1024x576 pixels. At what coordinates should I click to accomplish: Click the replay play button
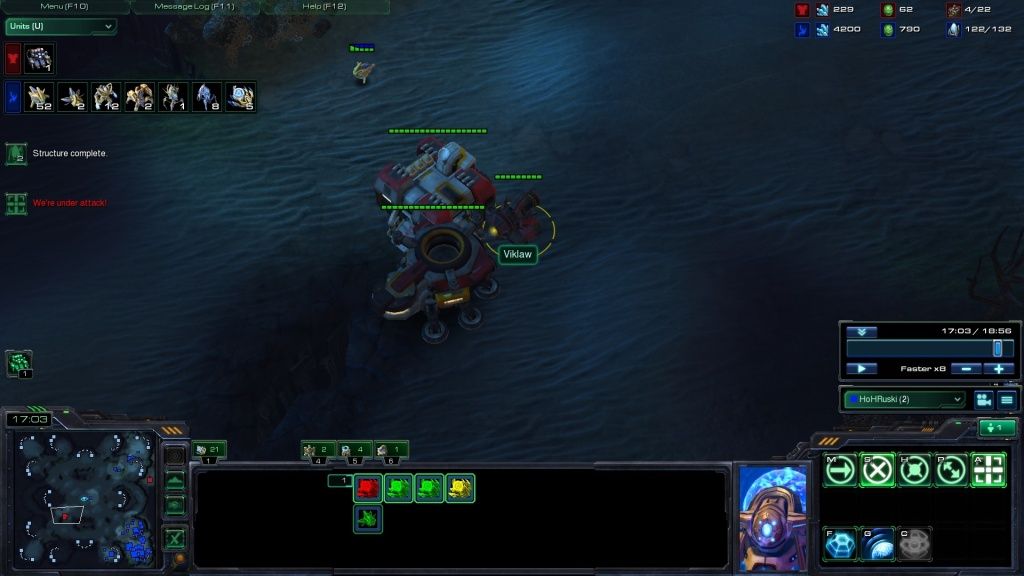861,369
